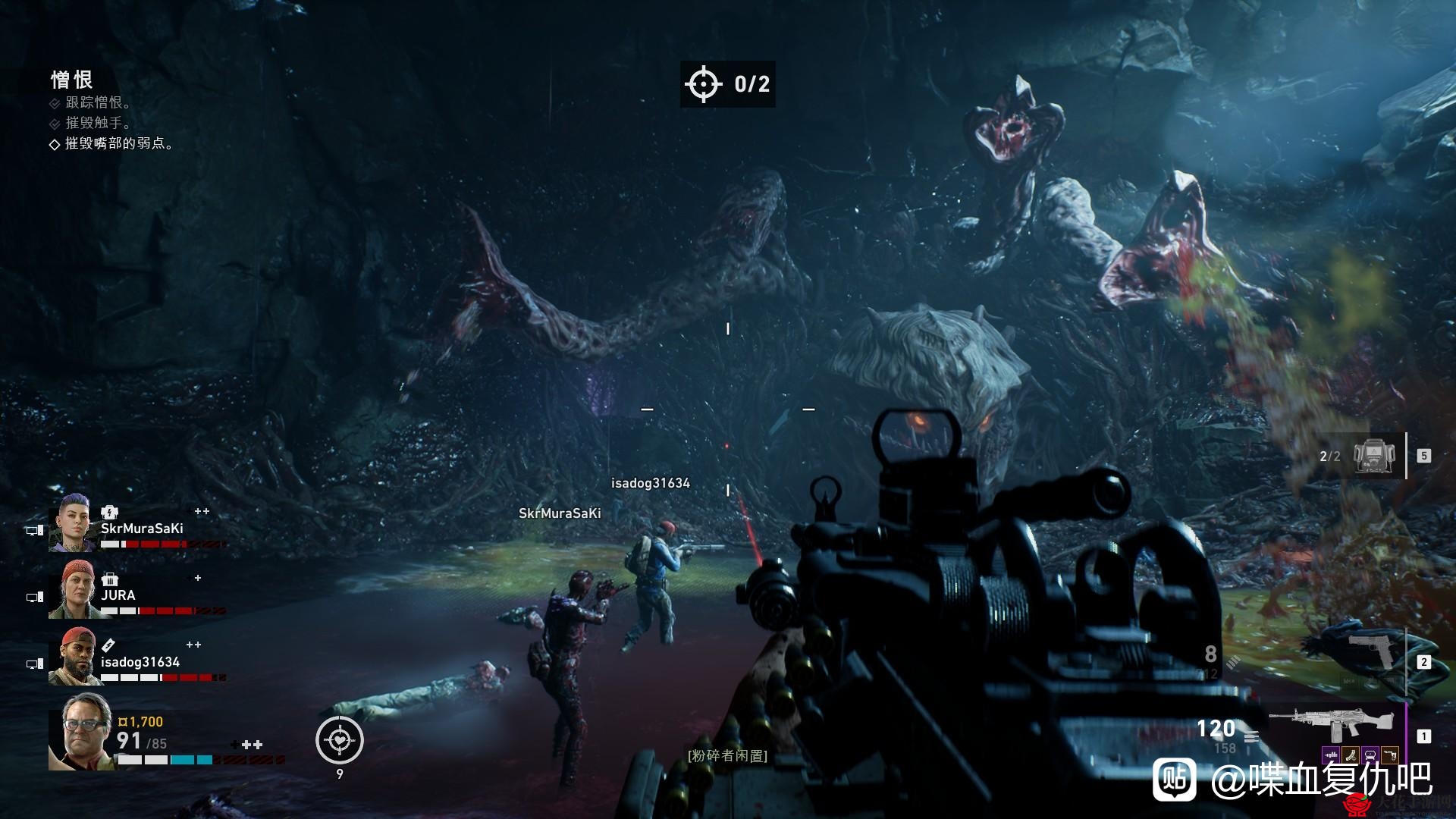Click your own character portrait with glasses
The width and height of the screenshot is (1456, 819).
(x=82, y=732)
